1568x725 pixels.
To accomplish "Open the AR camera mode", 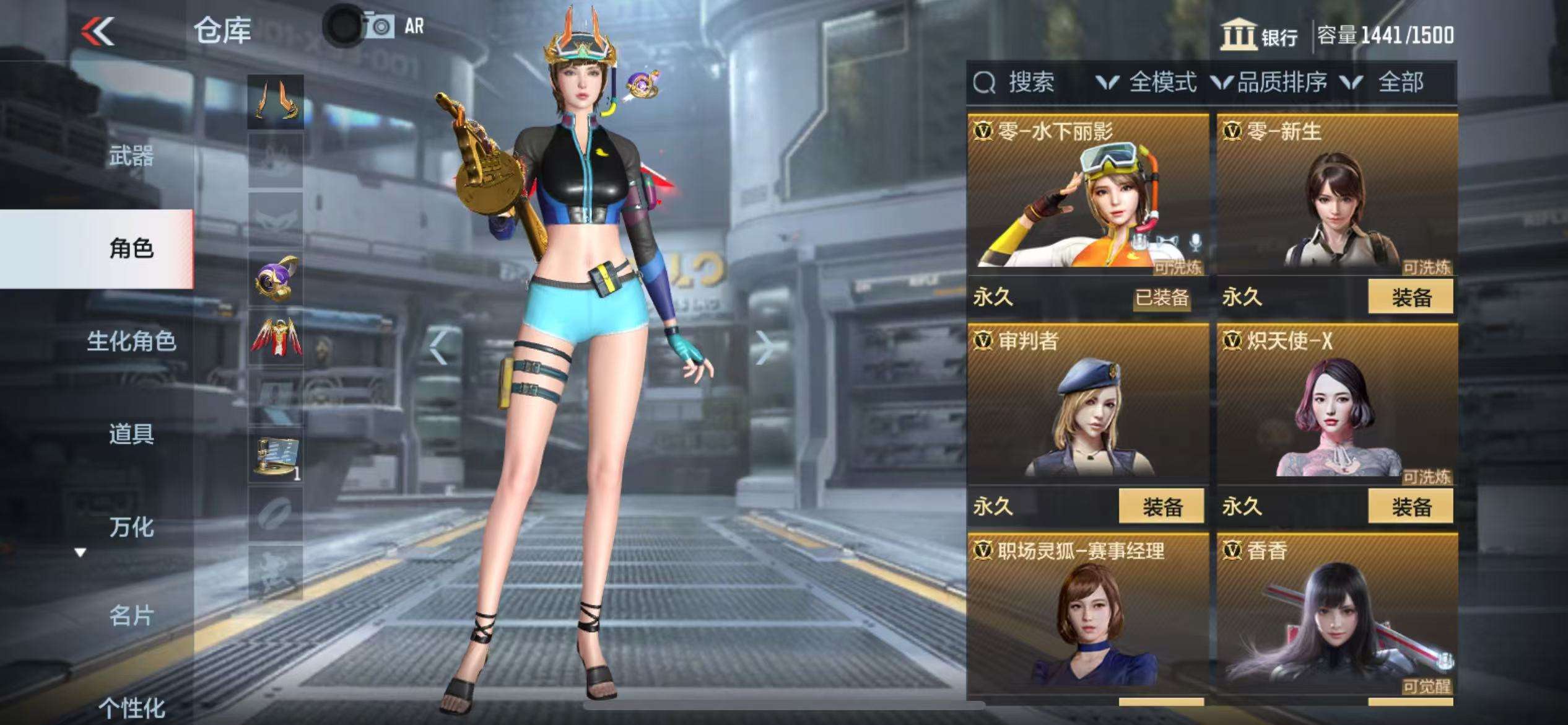I will (394, 27).
